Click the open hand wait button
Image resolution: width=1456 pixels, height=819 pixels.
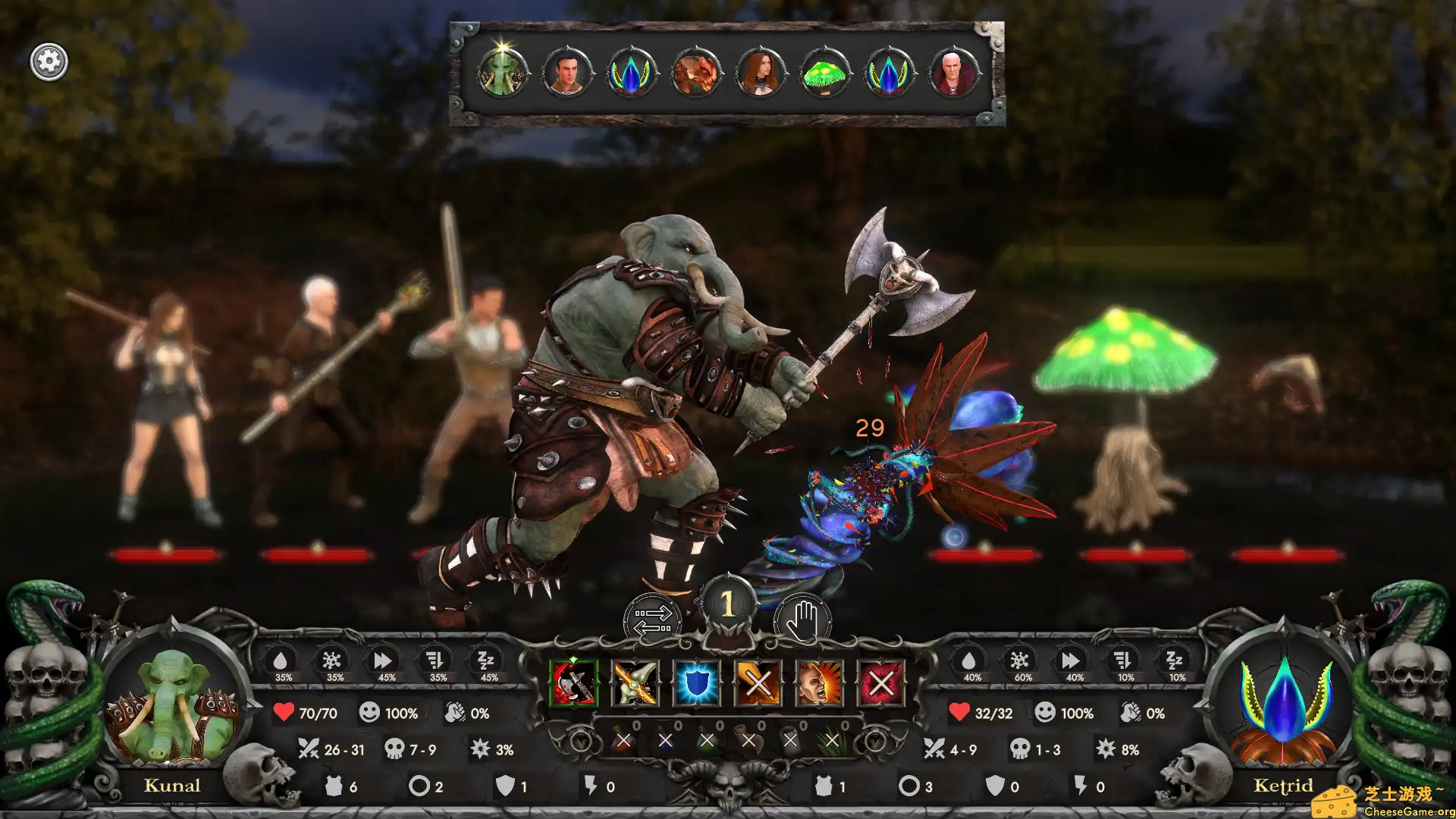click(x=802, y=620)
